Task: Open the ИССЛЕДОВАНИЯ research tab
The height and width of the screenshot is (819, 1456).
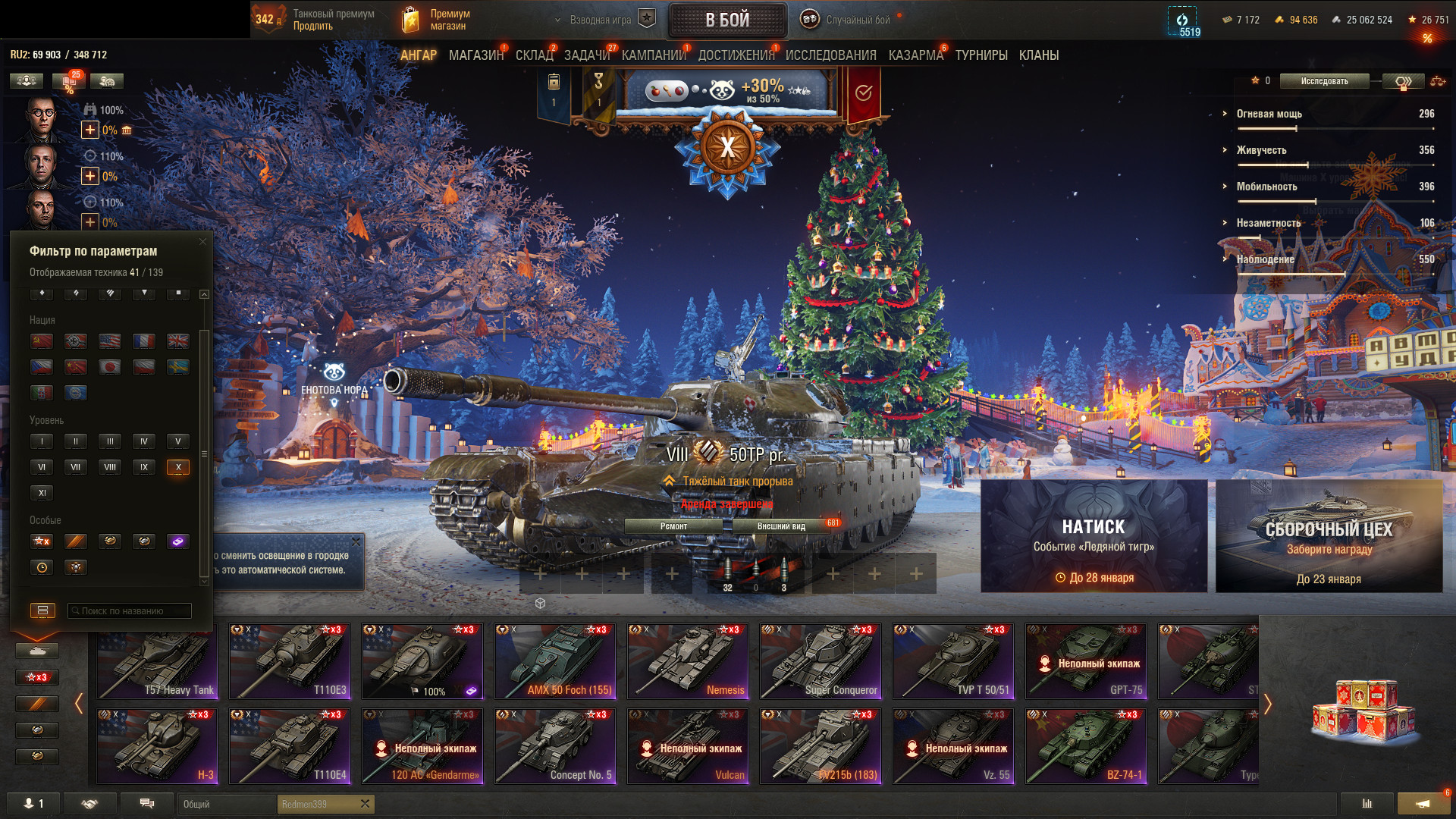Action: [830, 55]
